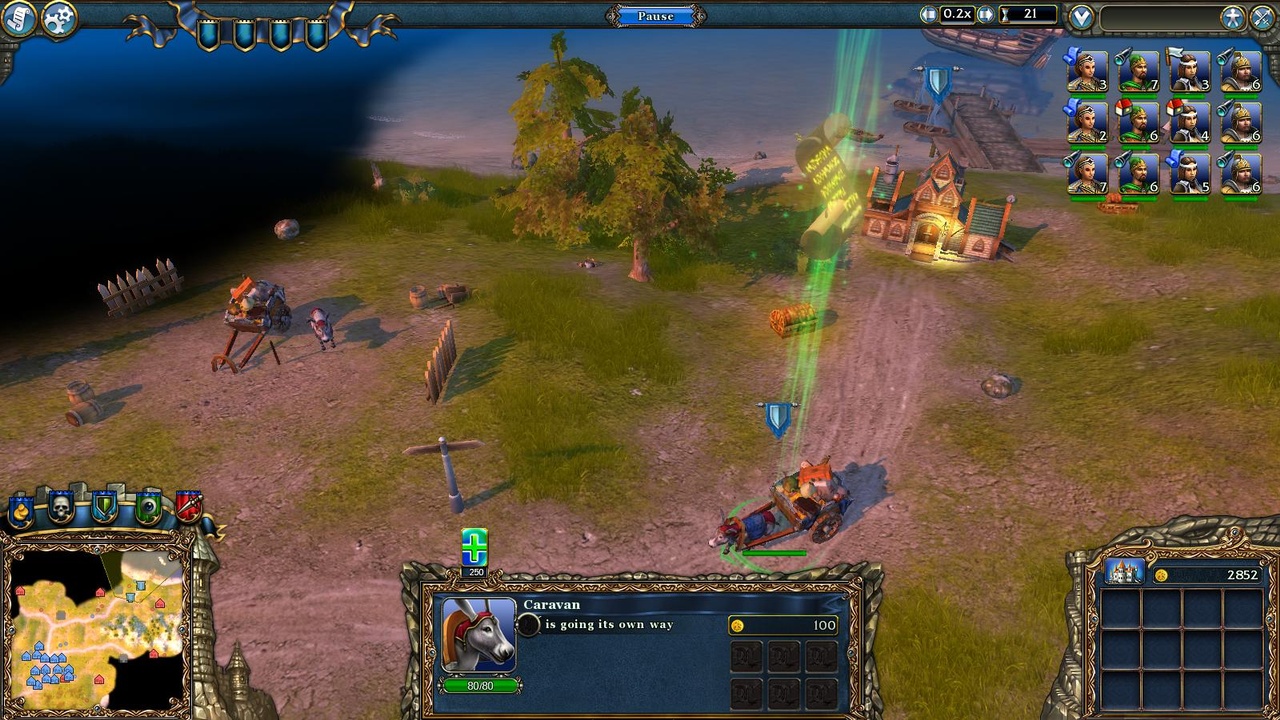Place a reward flag using the gold icon
The width and height of the screenshot is (1280, 720).
(19, 507)
